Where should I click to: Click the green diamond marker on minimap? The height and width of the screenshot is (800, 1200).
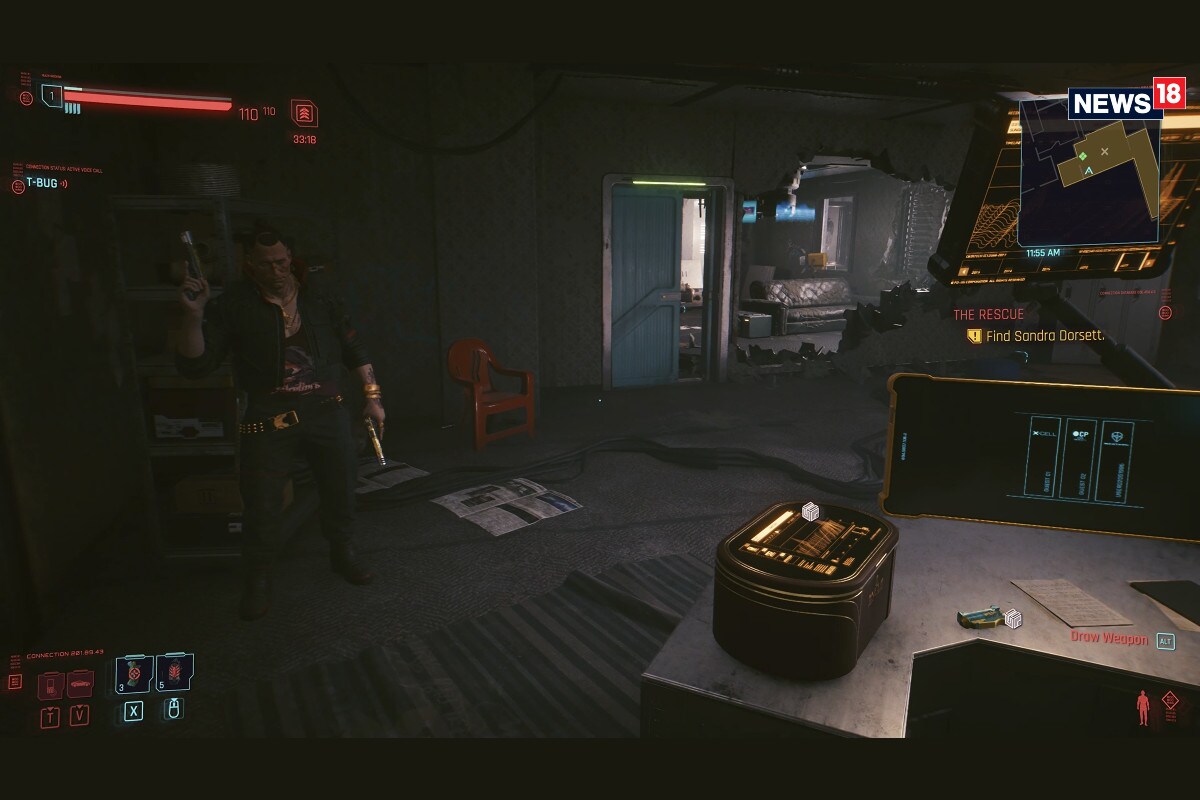1082,156
